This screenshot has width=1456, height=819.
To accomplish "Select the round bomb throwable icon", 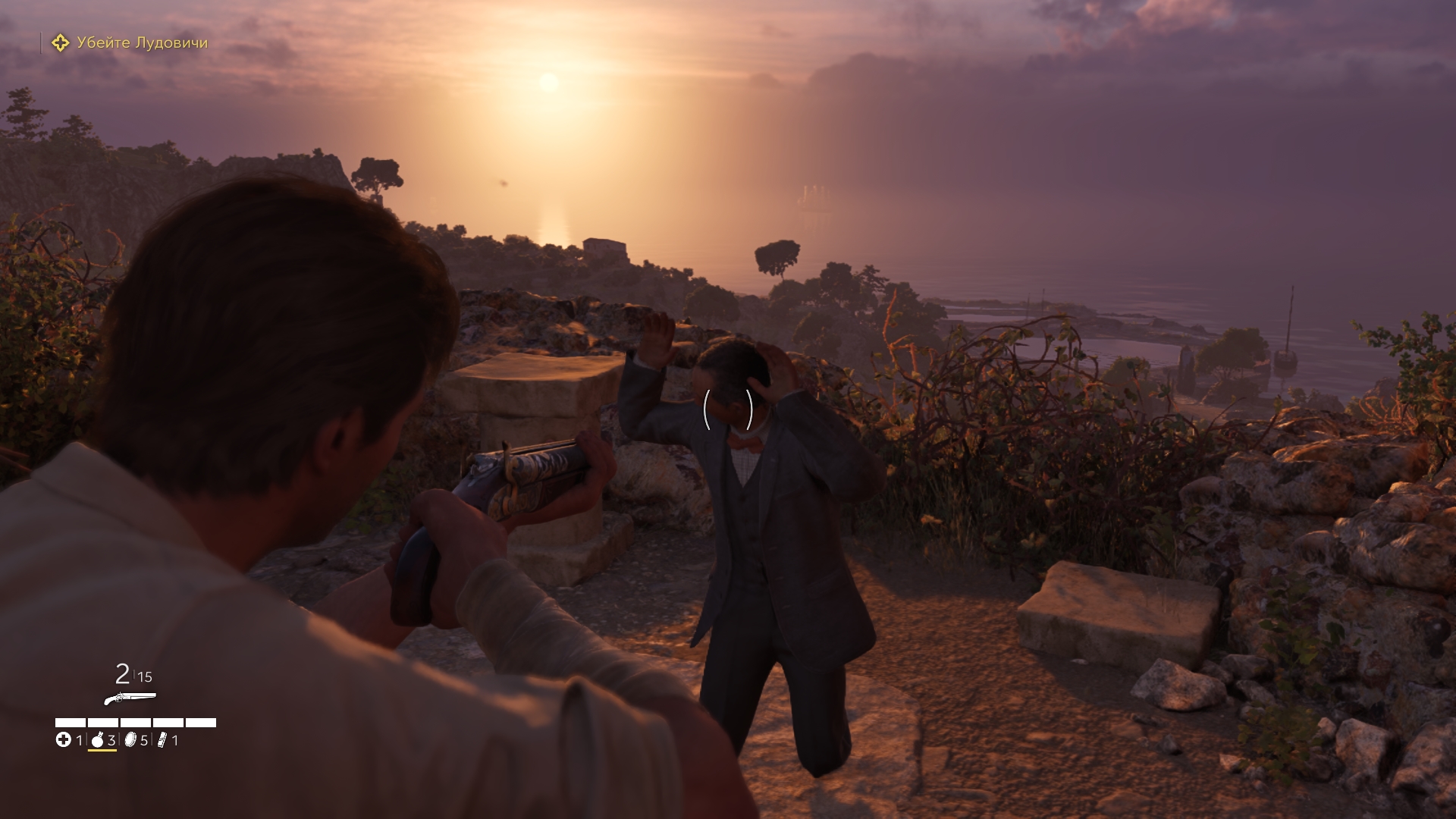I will click(97, 740).
